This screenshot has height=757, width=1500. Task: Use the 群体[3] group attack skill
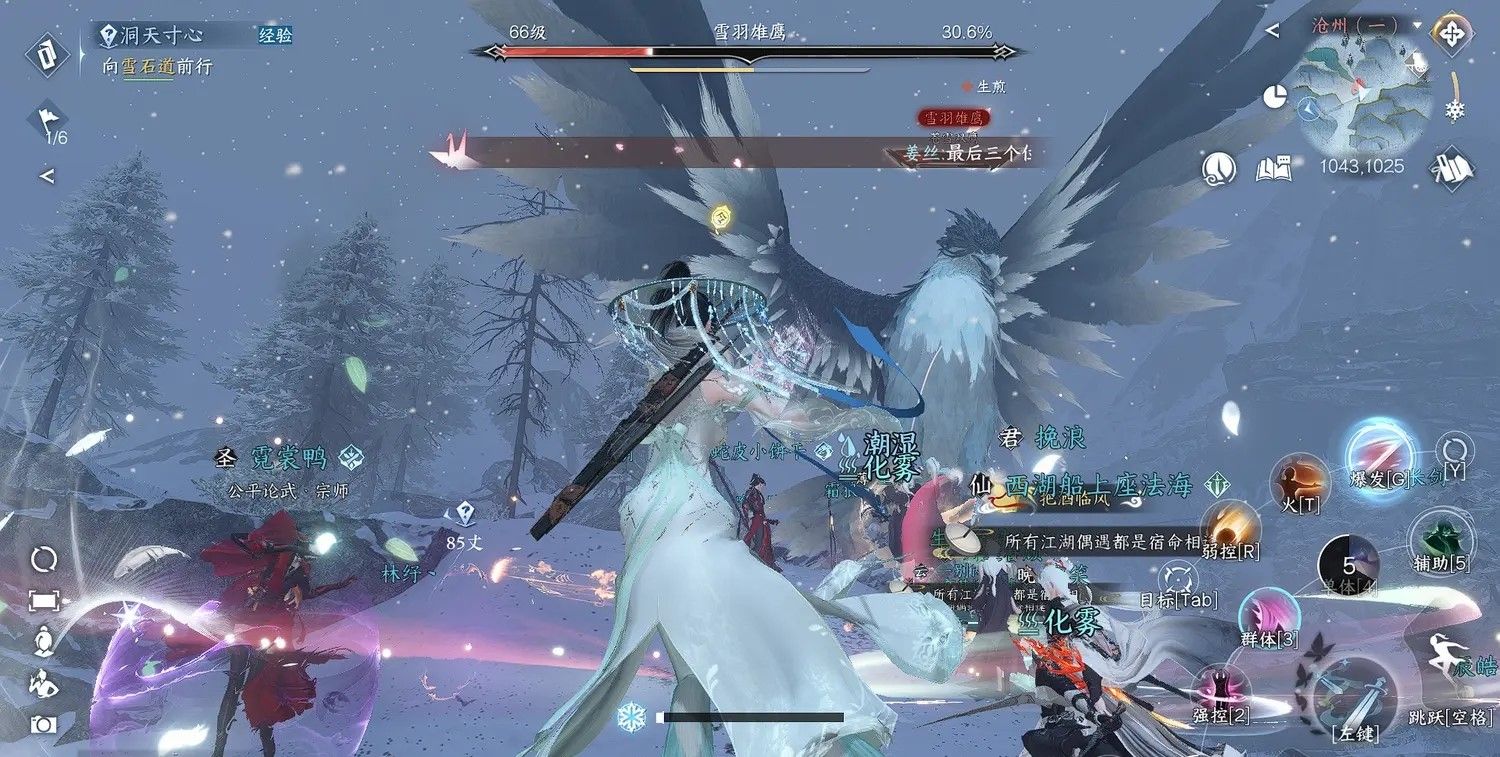tap(1270, 615)
